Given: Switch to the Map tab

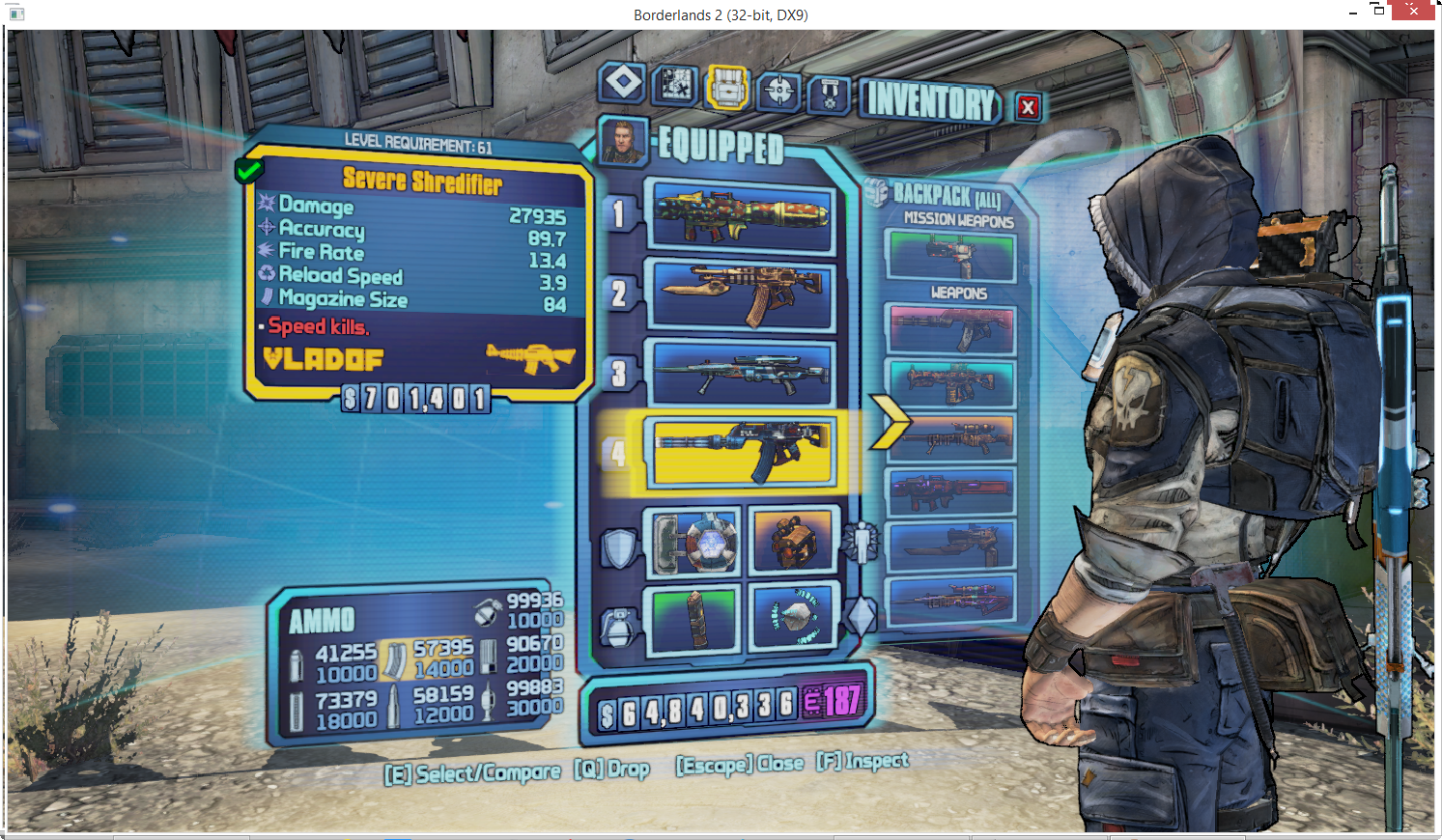Looking at the screenshot, I should click(675, 85).
